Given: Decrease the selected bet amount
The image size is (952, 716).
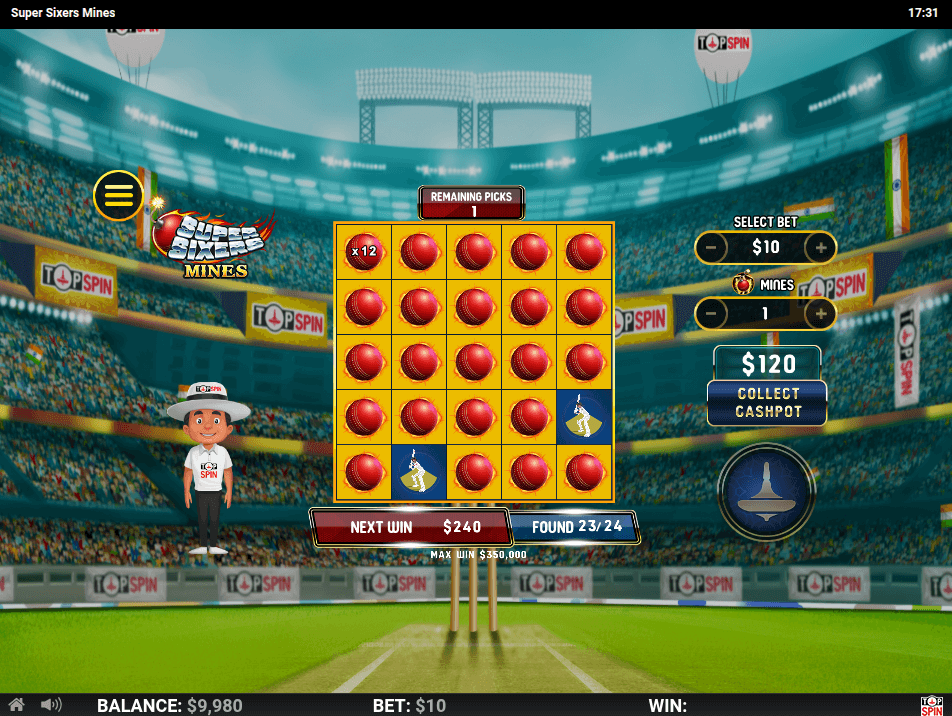Looking at the screenshot, I should tap(711, 247).
